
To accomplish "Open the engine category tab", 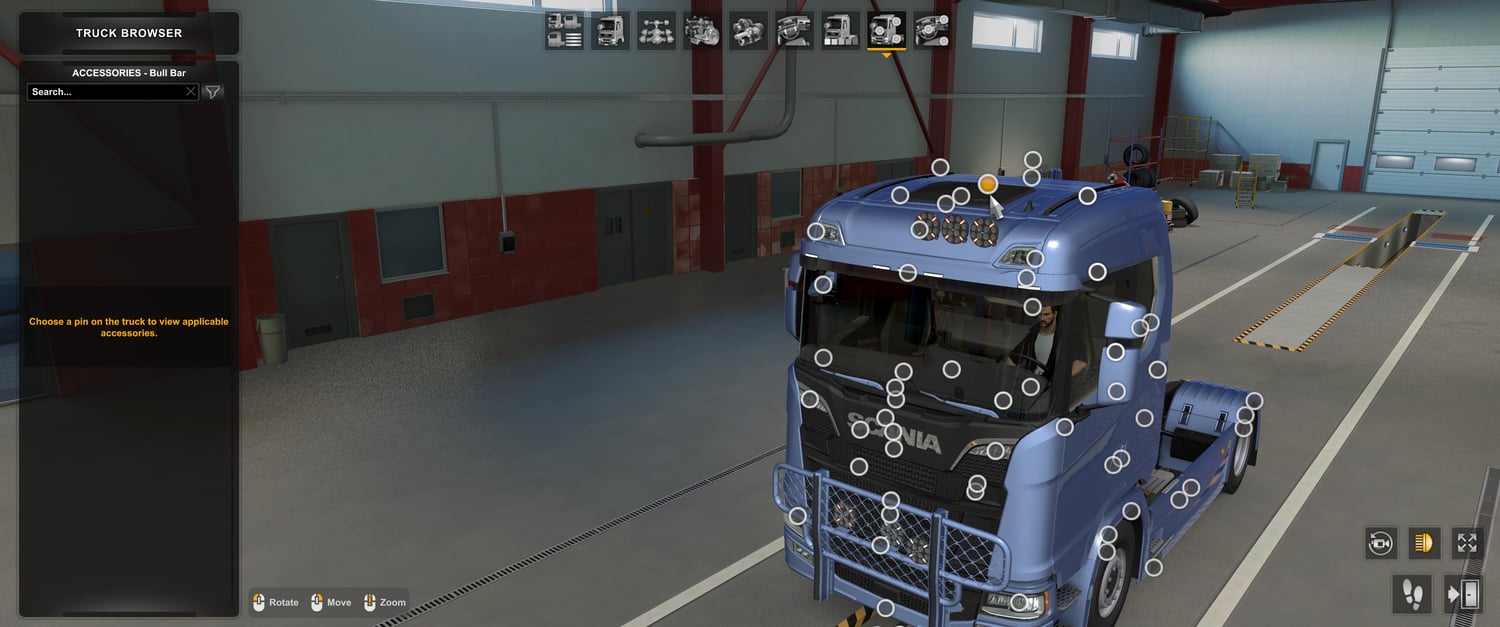I will click(x=702, y=31).
